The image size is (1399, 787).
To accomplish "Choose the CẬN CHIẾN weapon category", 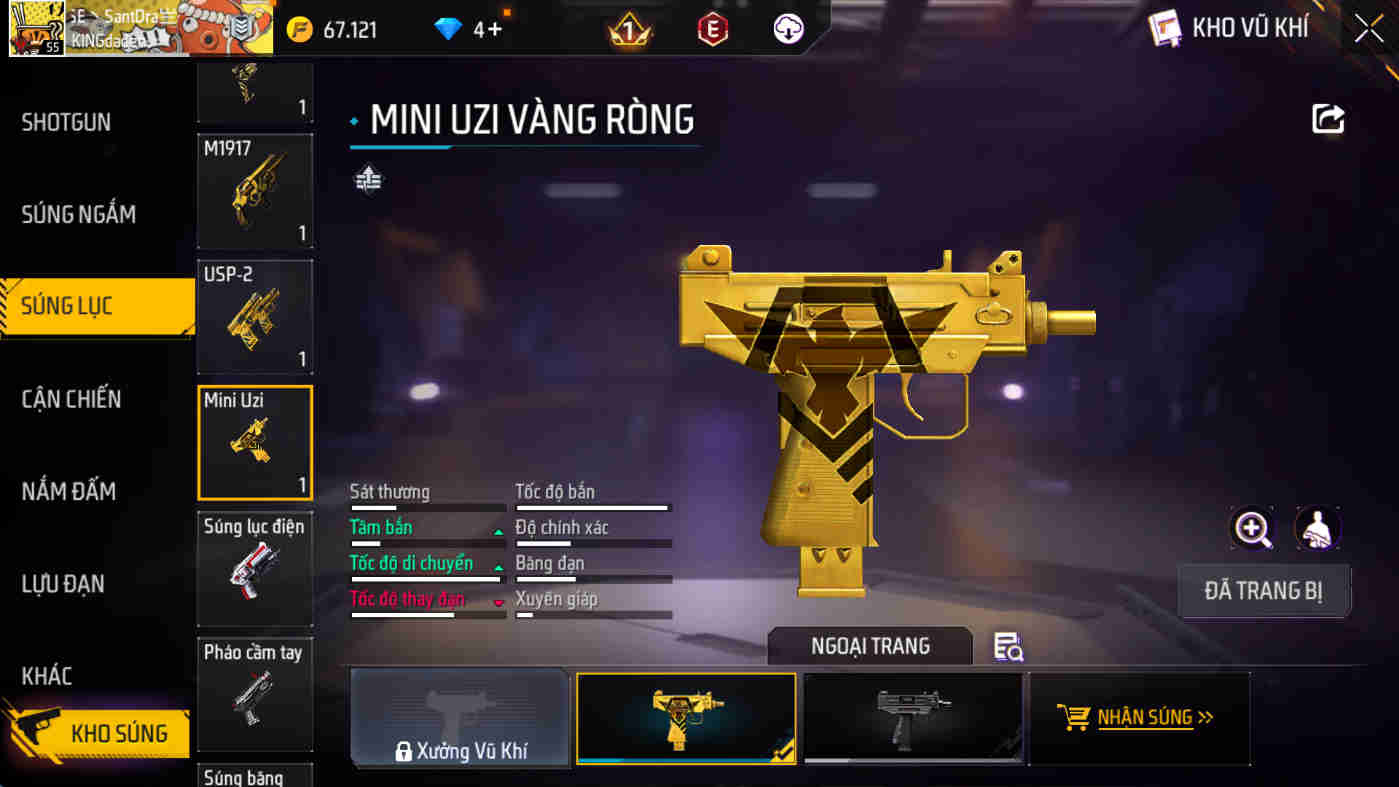I will tap(71, 399).
